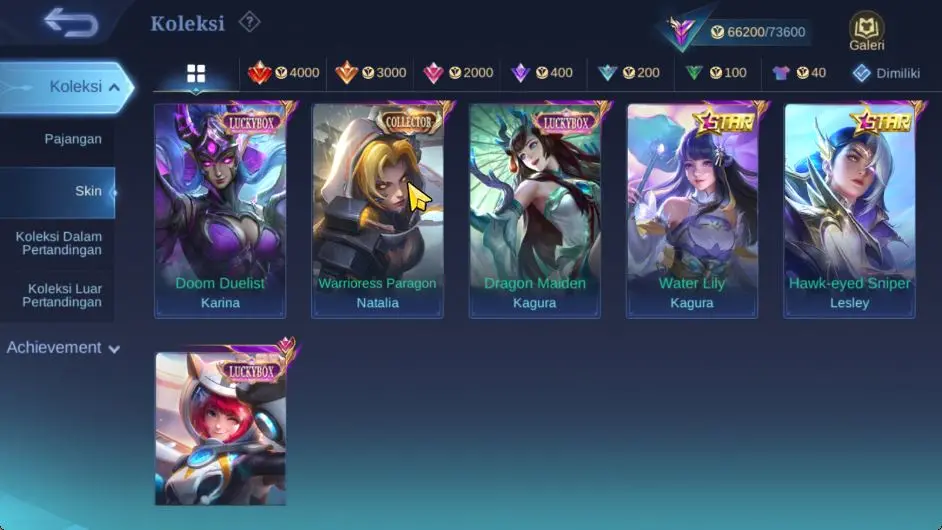
Task: Go back using the arrow button
Action: (x=70, y=22)
